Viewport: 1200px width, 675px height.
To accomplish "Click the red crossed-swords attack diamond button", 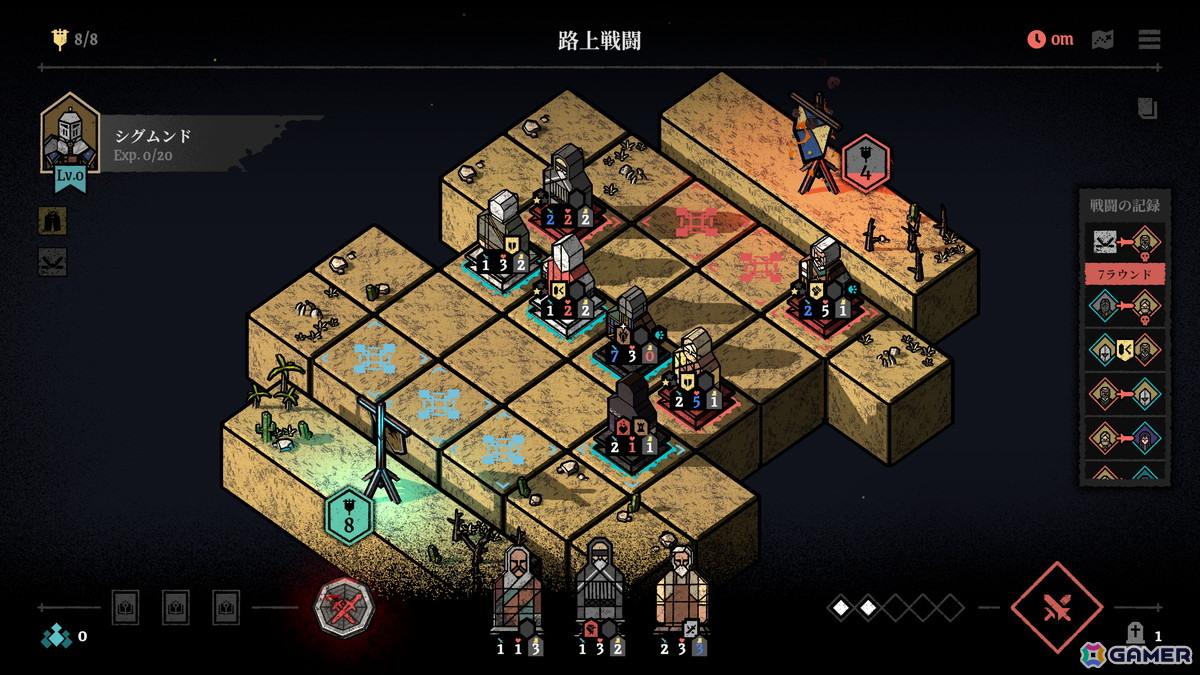I will pos(1056,607).
